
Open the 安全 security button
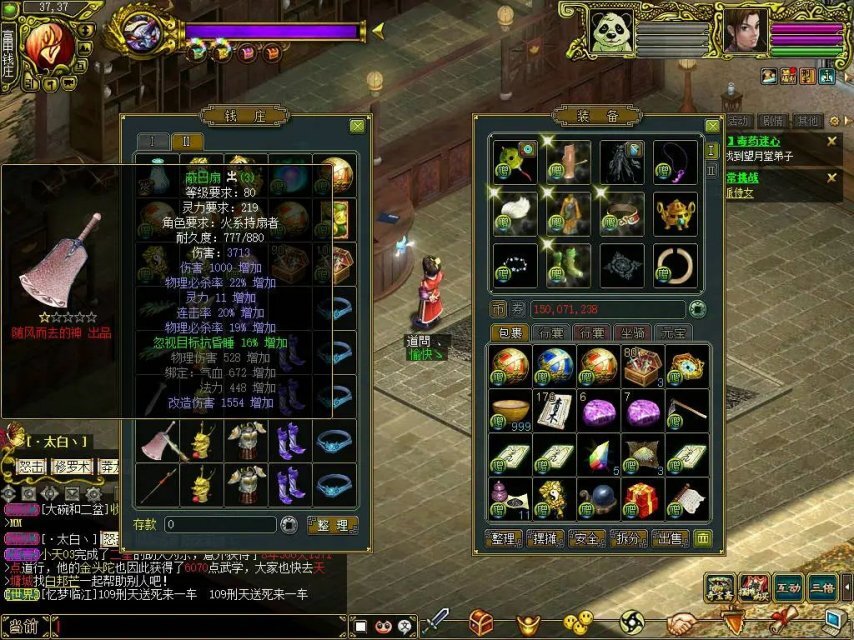(588, 539)
